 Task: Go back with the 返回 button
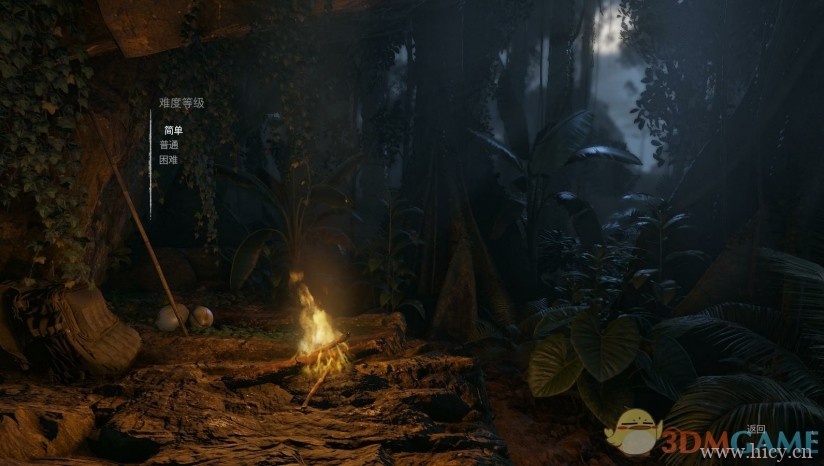[x=755, y=428]
